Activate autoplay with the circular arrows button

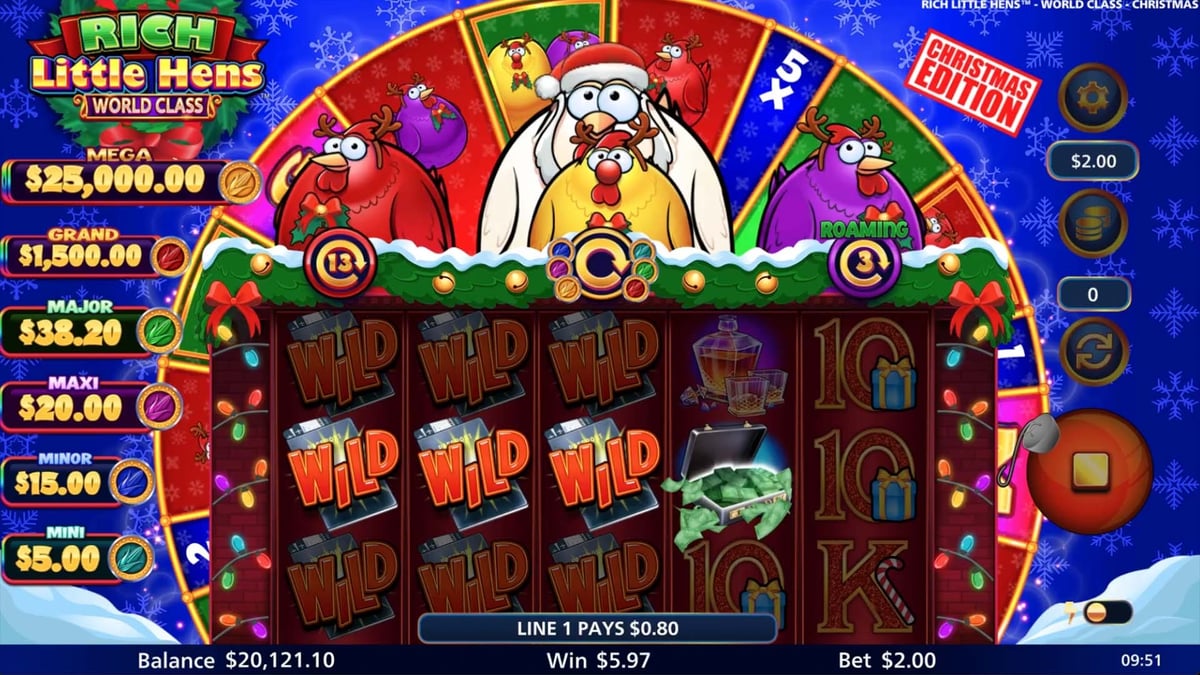click(x=1093, y=351)
